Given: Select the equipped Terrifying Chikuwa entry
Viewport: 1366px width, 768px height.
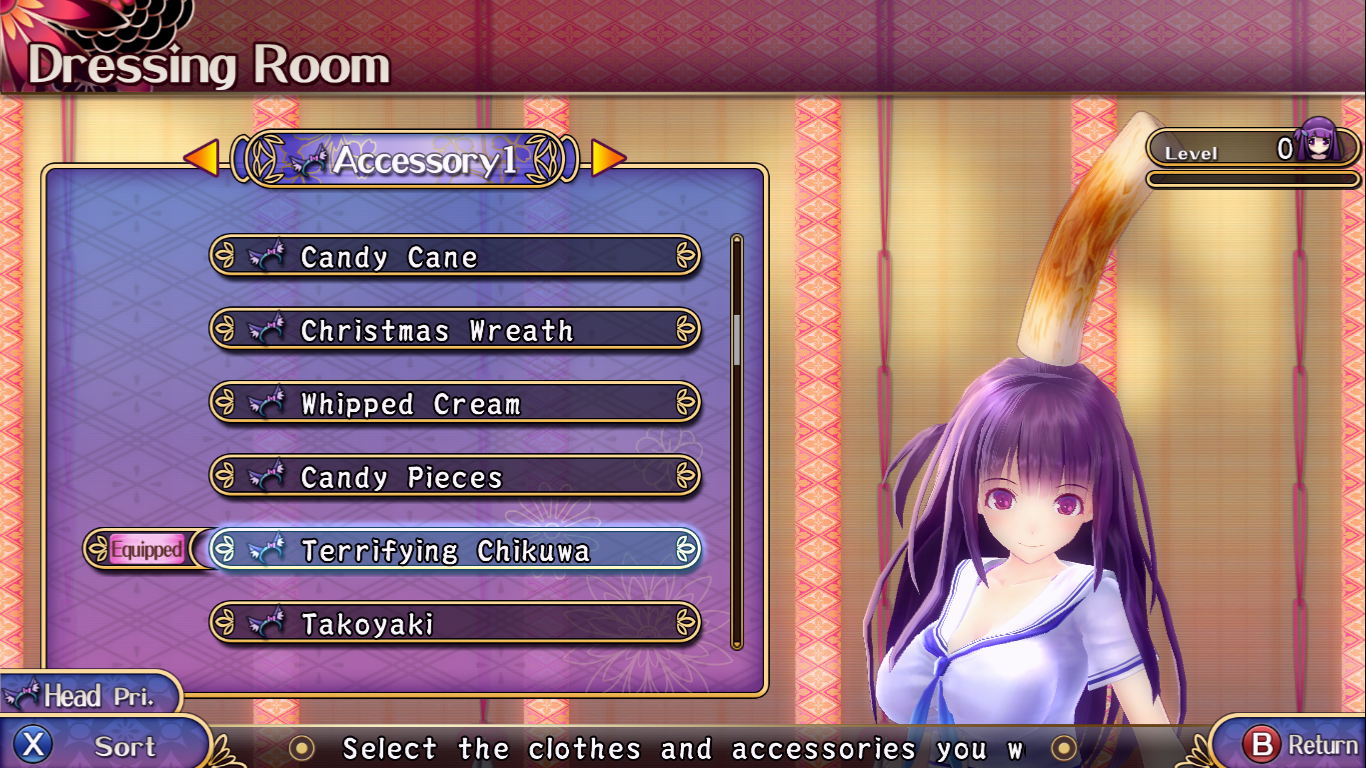Looking at the screenshot, I should pos(455,550).
